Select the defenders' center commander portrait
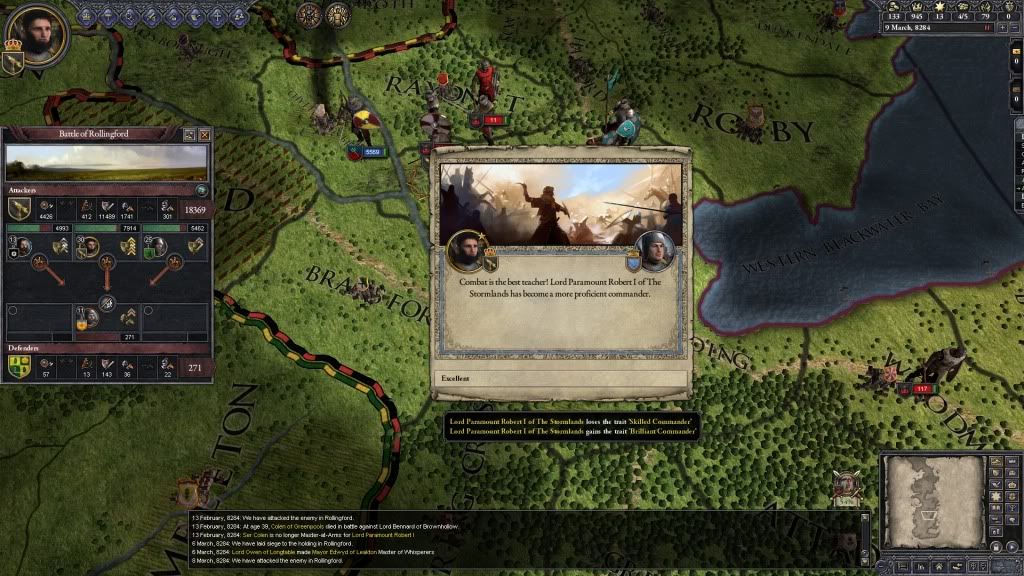The width and height of the screenshot is (1024, 576). (x=89, y=318)
